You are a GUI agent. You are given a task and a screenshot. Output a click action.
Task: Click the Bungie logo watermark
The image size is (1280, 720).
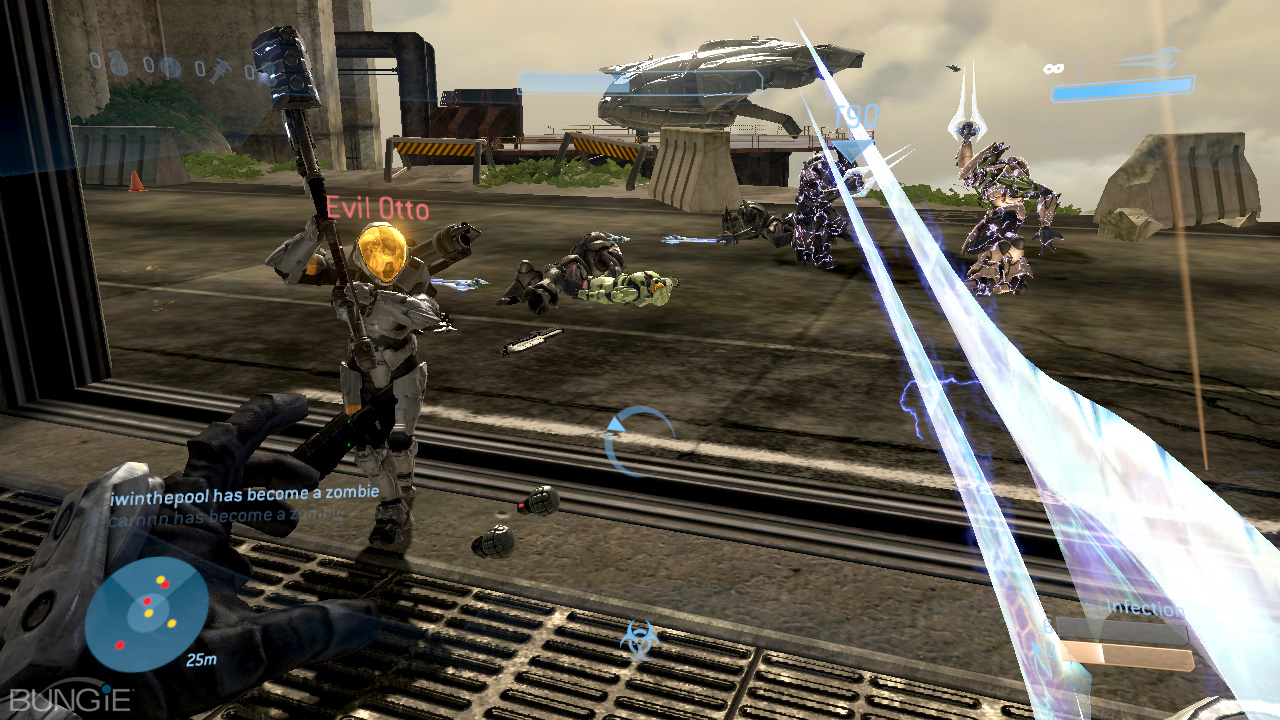(x=70, y=696)
